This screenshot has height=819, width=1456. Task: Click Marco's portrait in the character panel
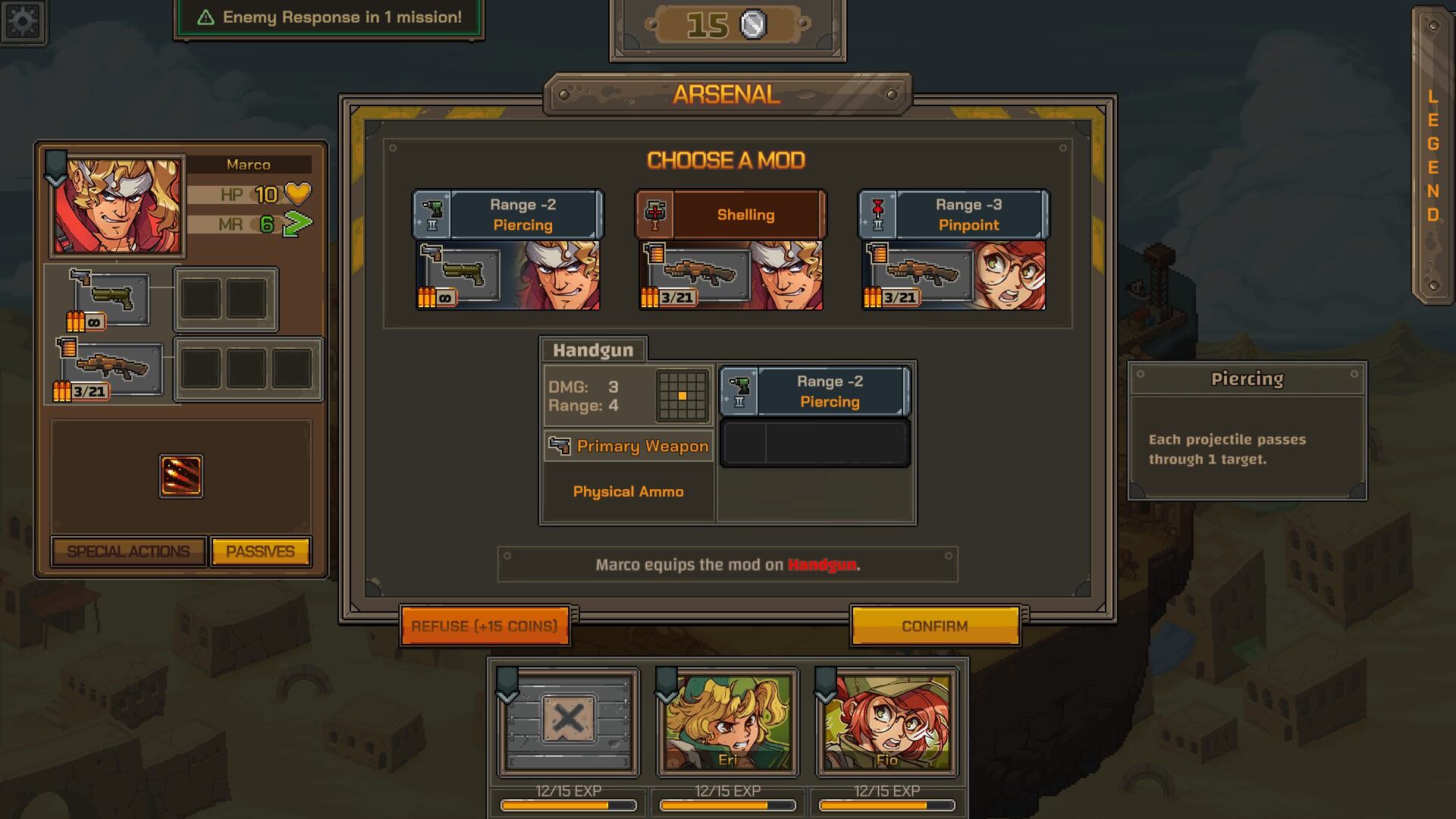[x=117, y=206]
